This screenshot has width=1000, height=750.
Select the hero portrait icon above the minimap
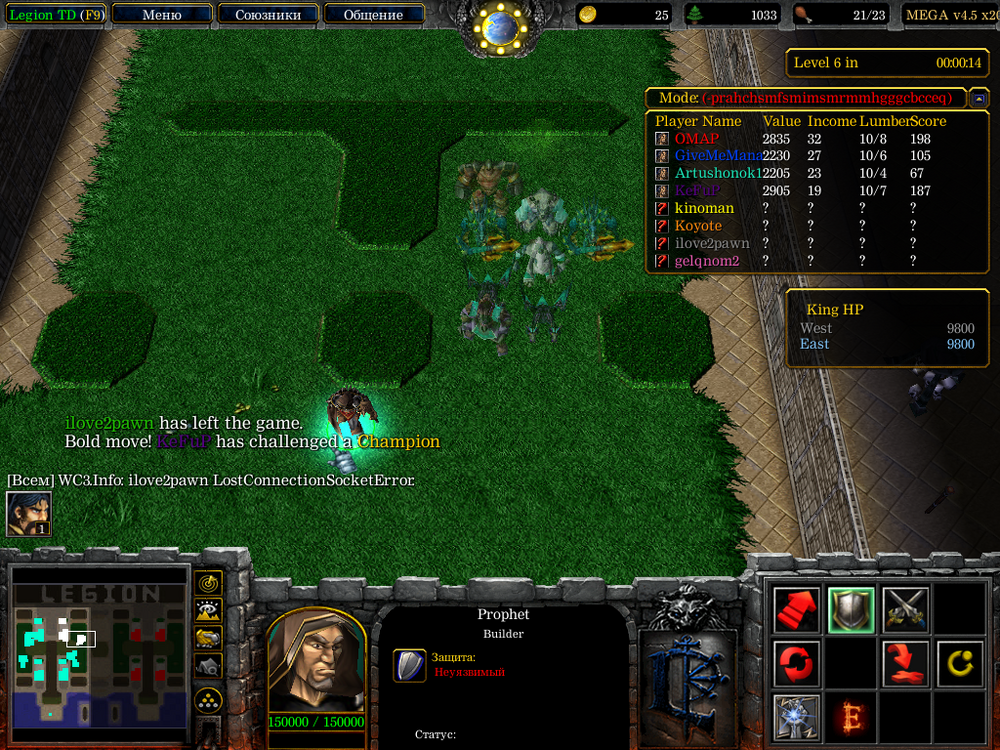coord(28,514)
